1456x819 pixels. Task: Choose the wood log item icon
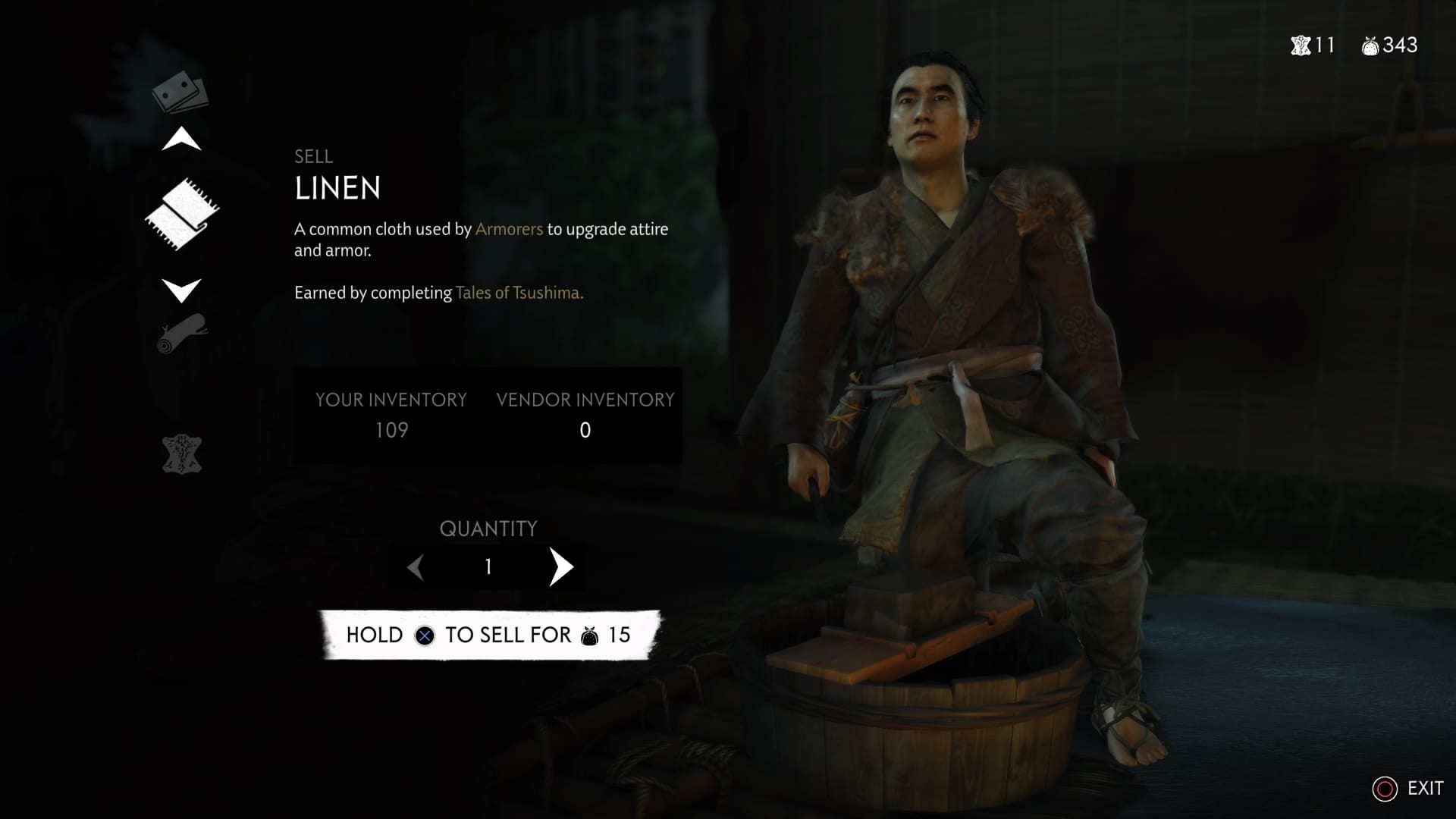(x=182, y=334)
